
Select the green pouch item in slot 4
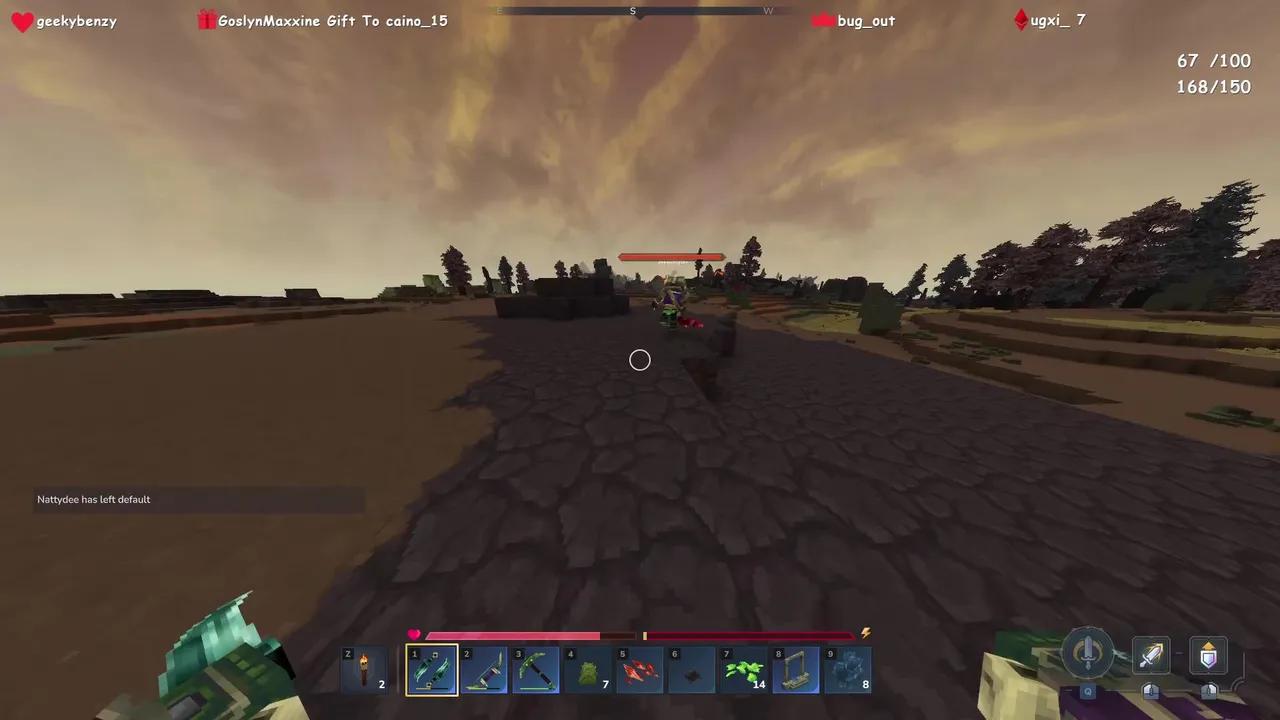click(587, 669)
